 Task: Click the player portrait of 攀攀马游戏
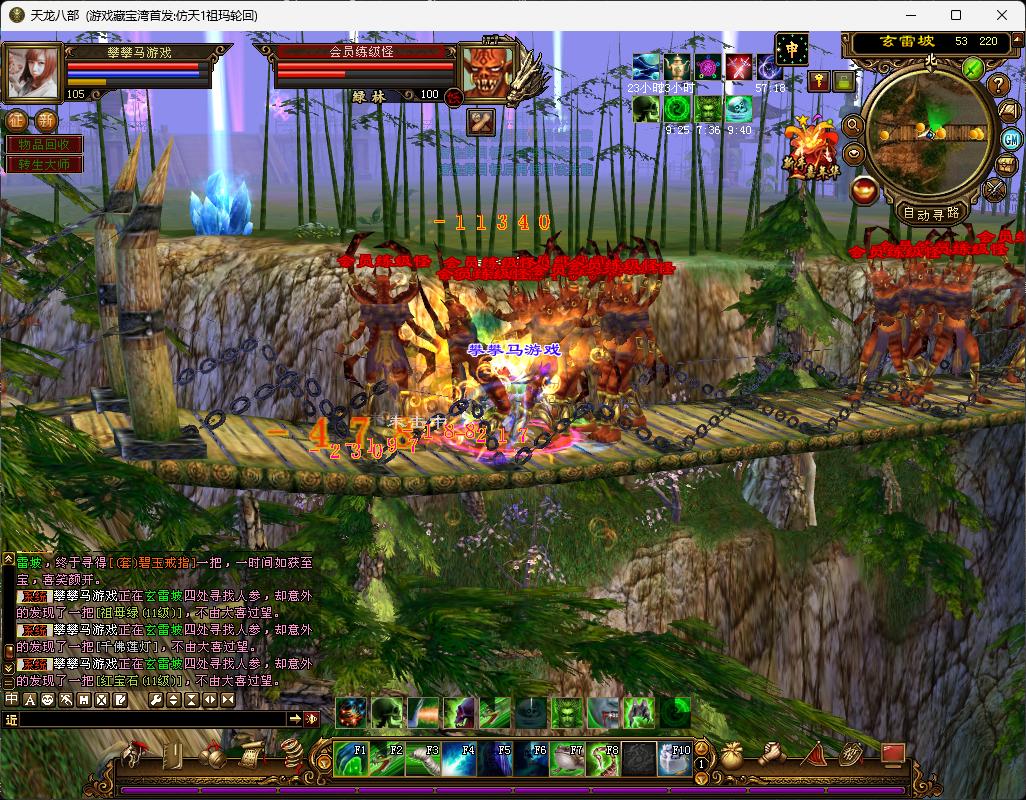tap(33, 72)
